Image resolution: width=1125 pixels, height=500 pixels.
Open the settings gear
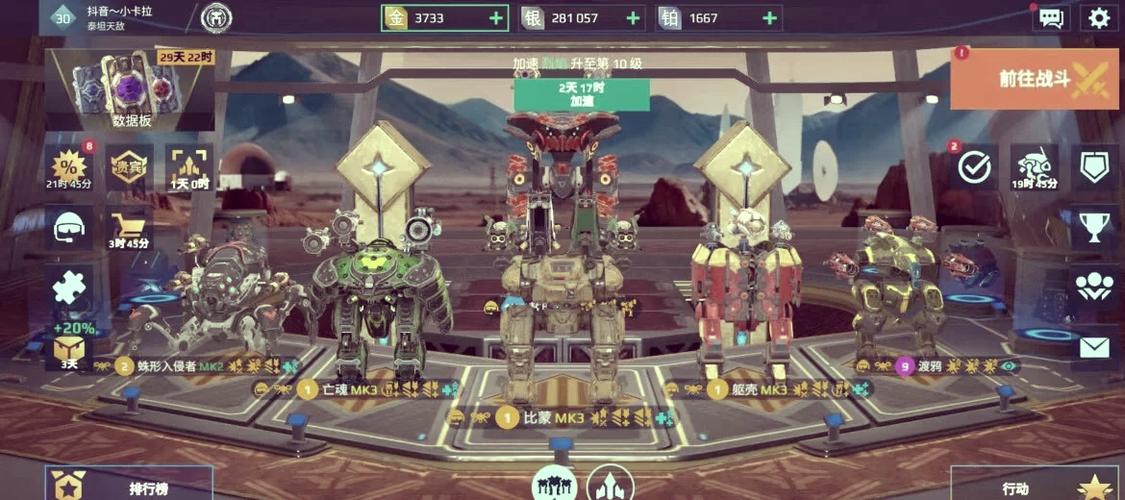[1098, 18]
